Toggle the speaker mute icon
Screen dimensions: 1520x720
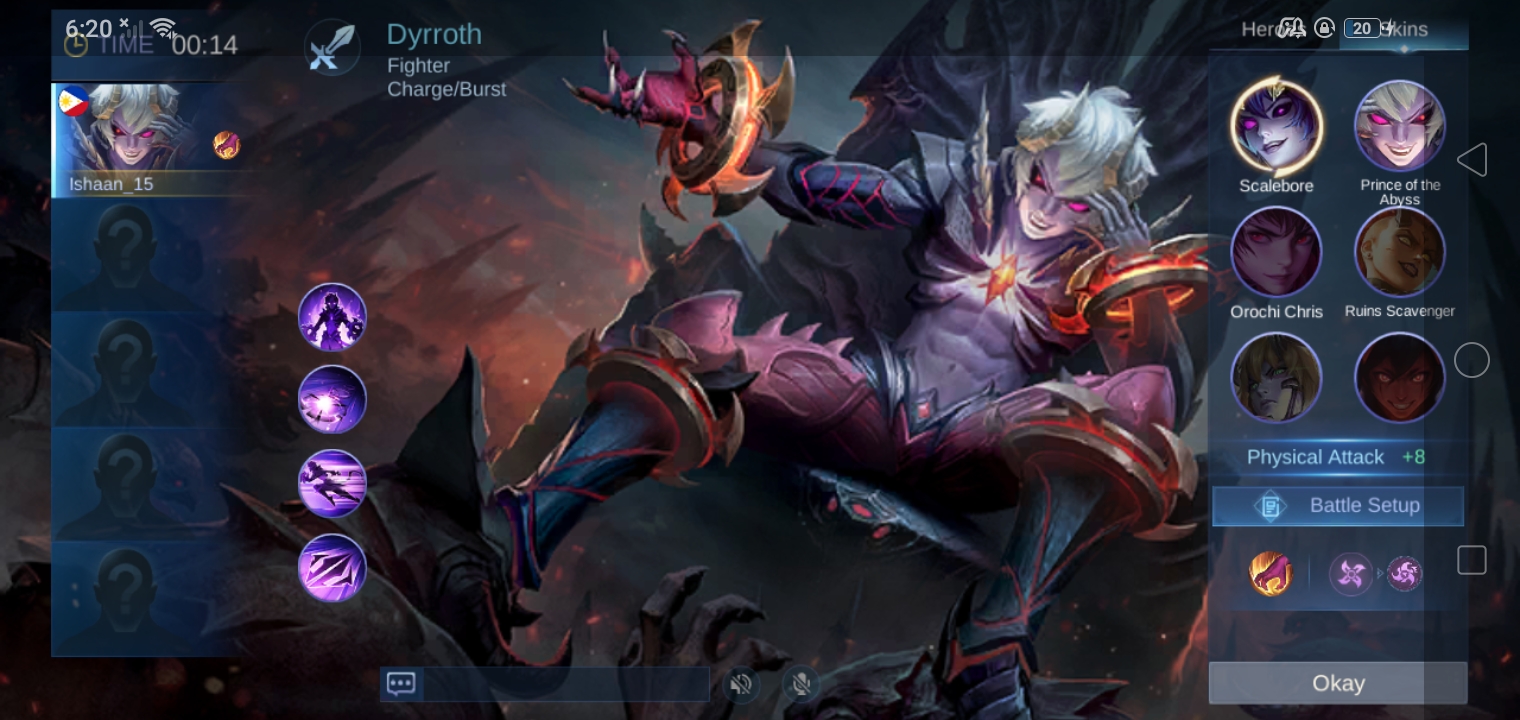[x=741, y=684]
